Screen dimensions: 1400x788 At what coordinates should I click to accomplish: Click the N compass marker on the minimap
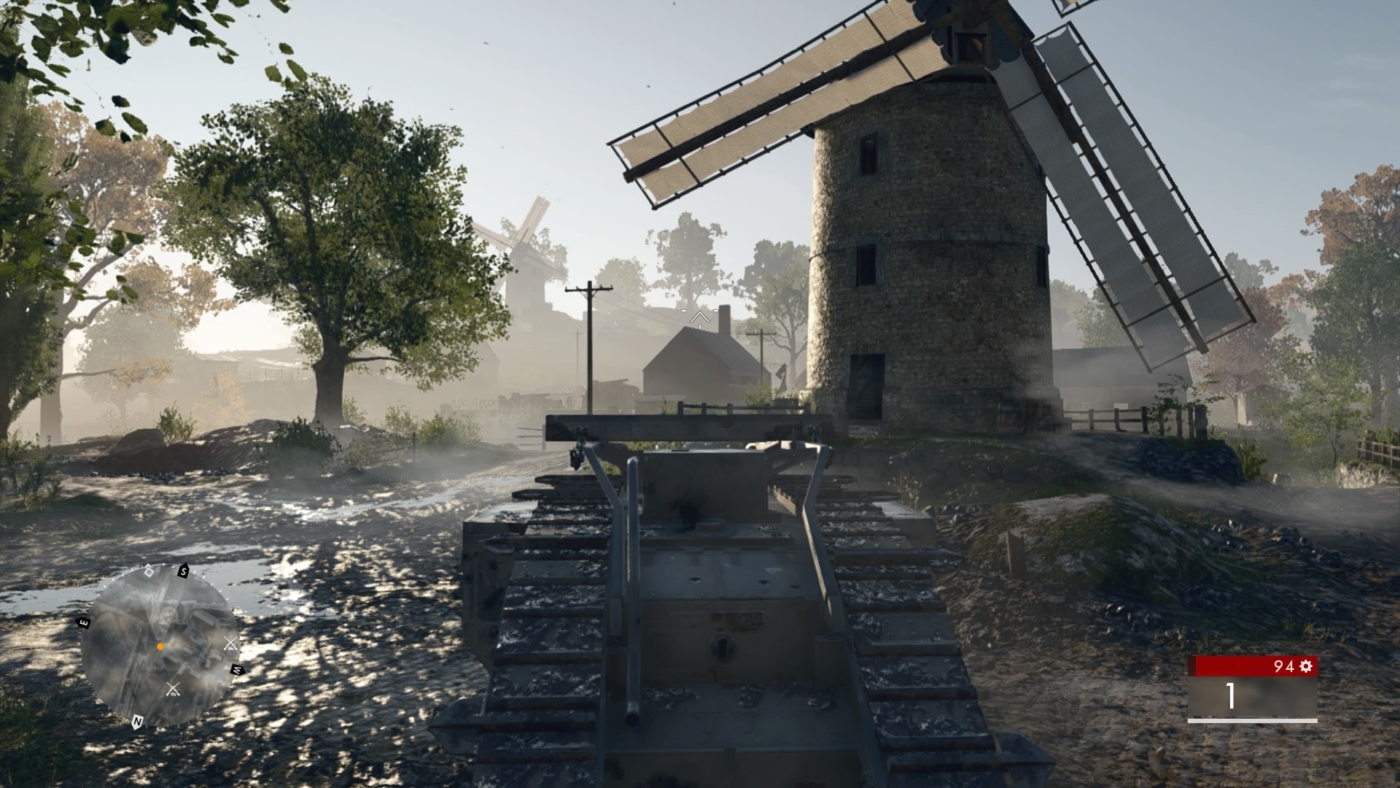(x=137, y=721)
